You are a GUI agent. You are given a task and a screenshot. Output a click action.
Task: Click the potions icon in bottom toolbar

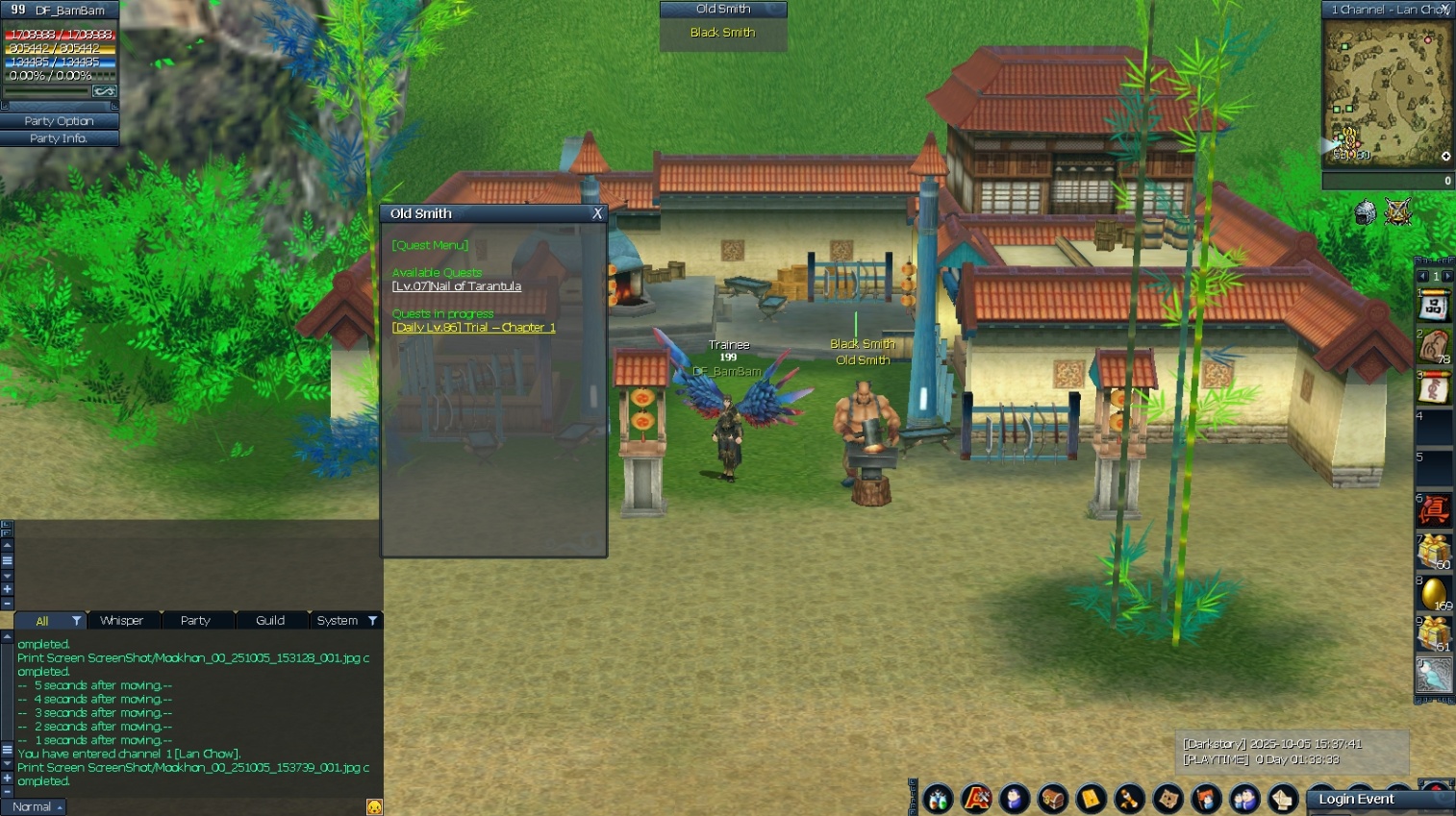point(938,799)
